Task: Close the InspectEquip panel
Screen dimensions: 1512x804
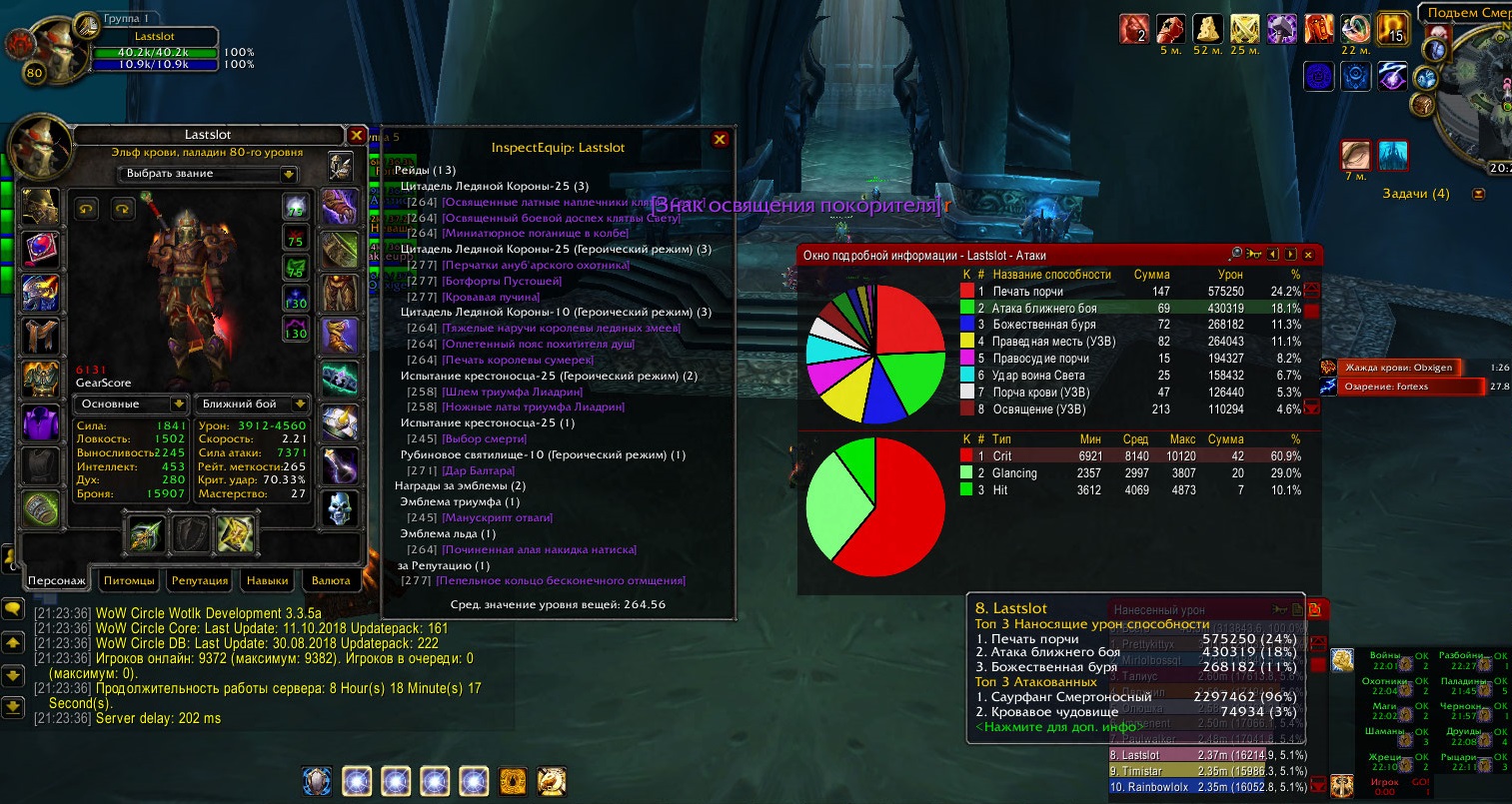Action: (x=719, y=140)
